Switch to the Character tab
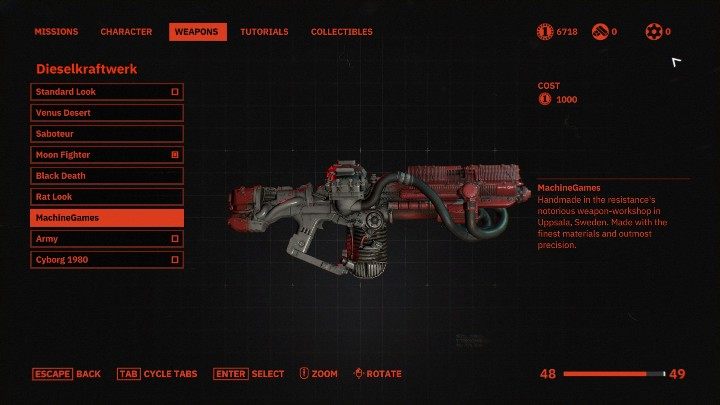720x405 pixels. point(126,32)
